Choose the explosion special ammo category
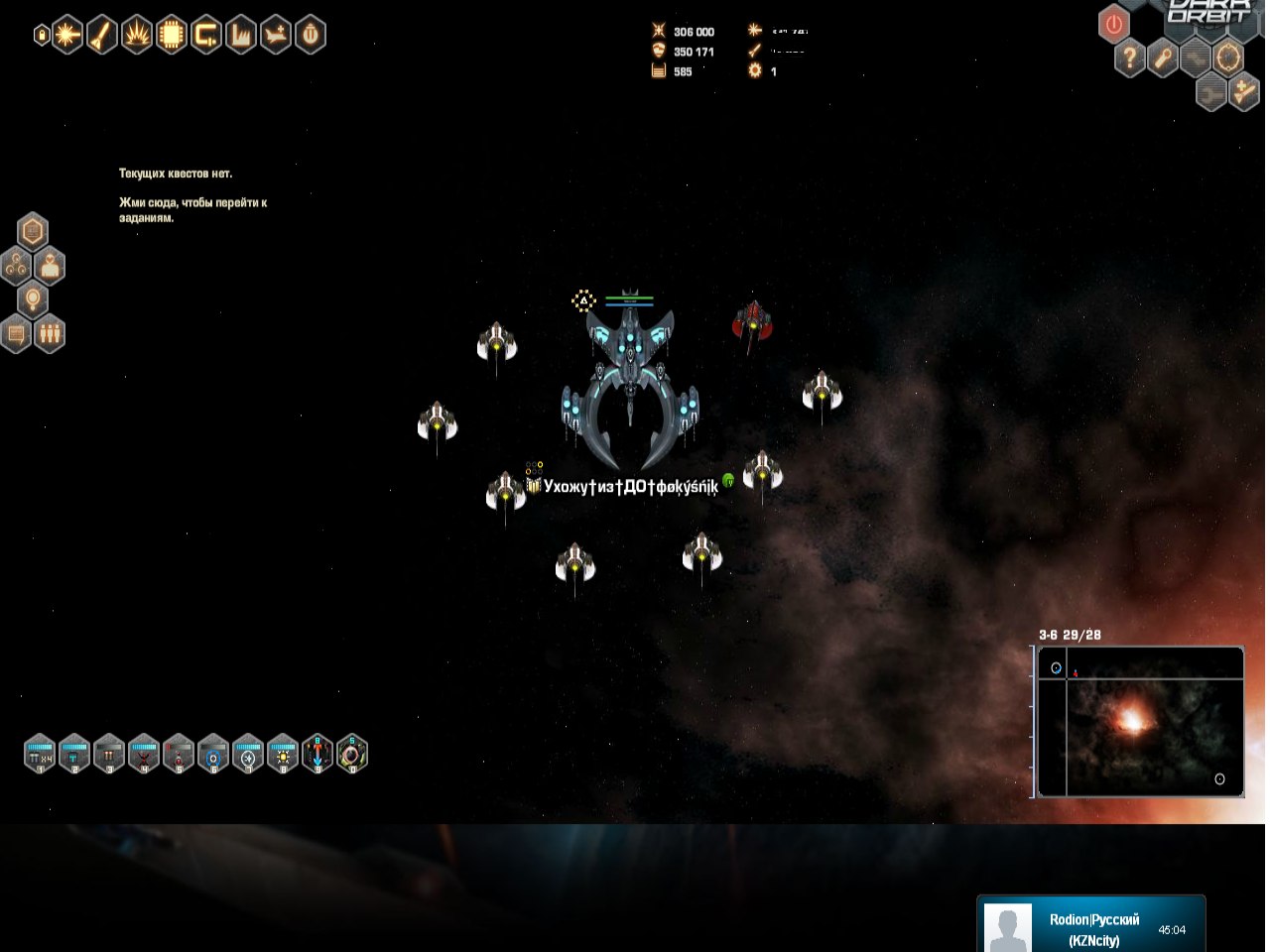This screenshot has height=952, width=1270. click(136, 36)
